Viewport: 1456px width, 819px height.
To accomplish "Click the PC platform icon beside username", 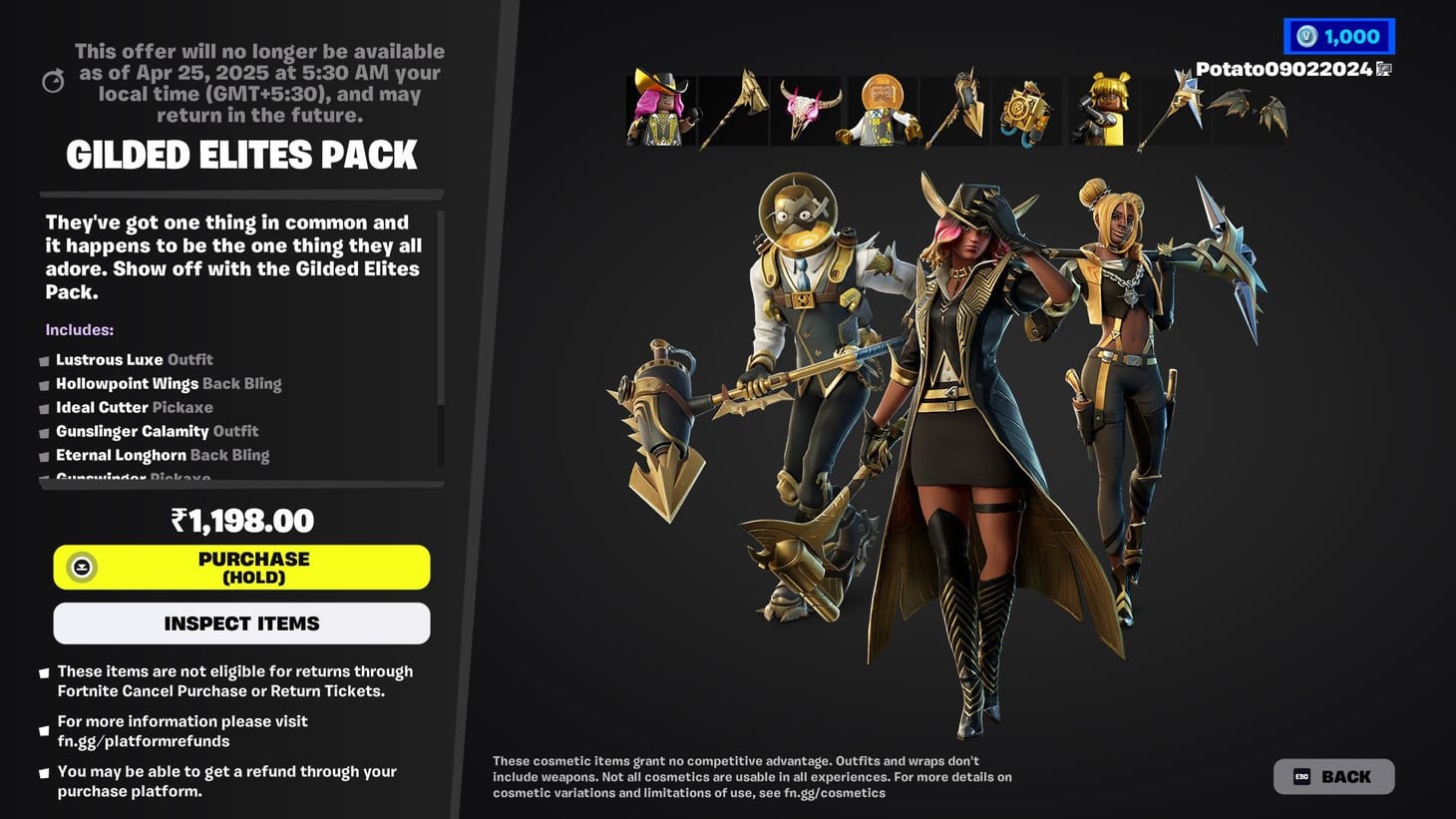I will 1384,70.
